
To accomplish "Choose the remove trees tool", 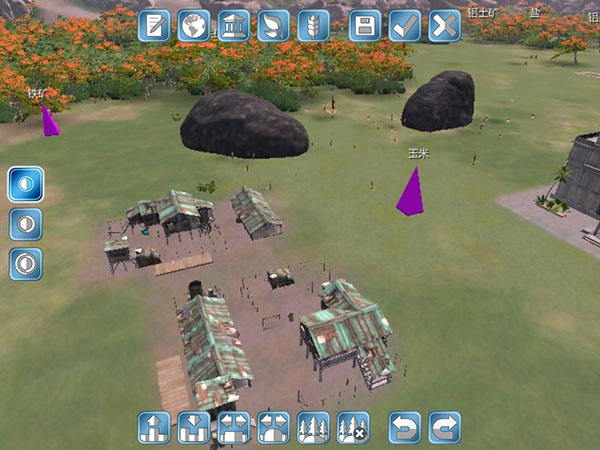I will point(353,427).
